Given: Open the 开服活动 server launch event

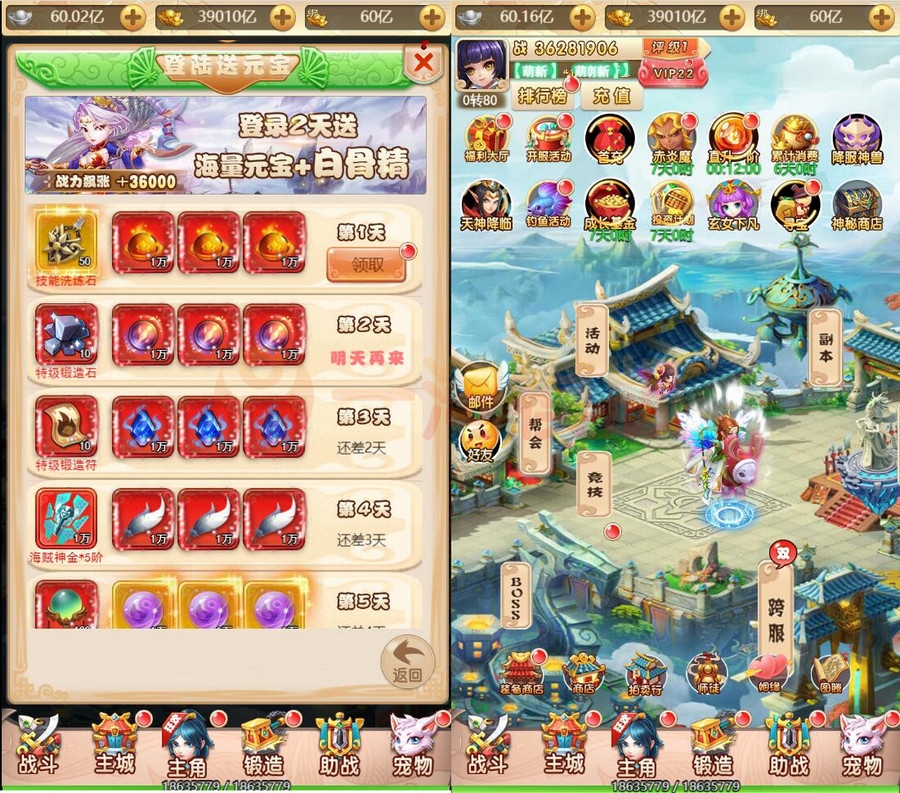Looking at the screenshot, I should [x=549, y=141].
